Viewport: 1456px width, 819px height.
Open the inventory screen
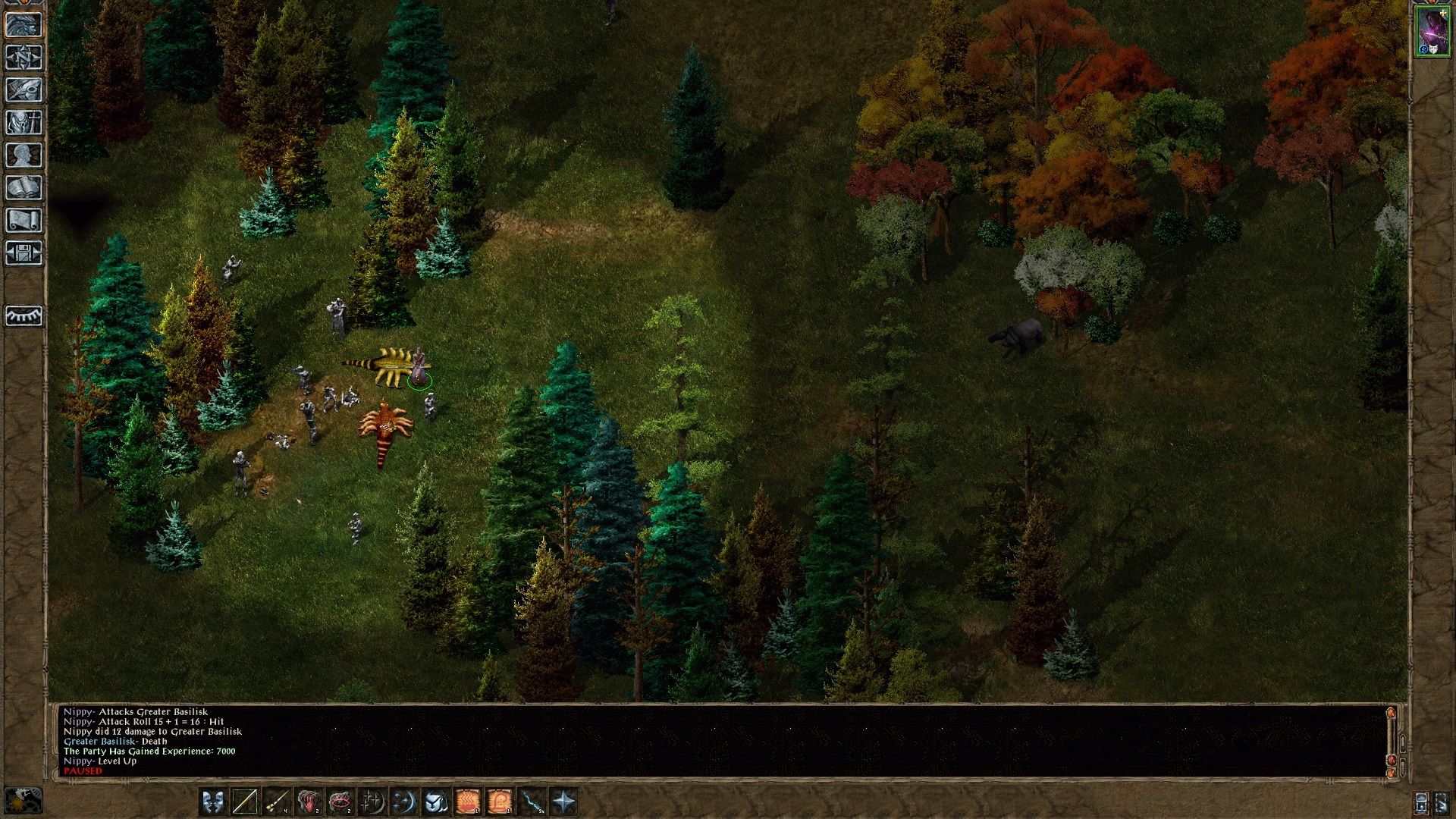coord(24,122)
